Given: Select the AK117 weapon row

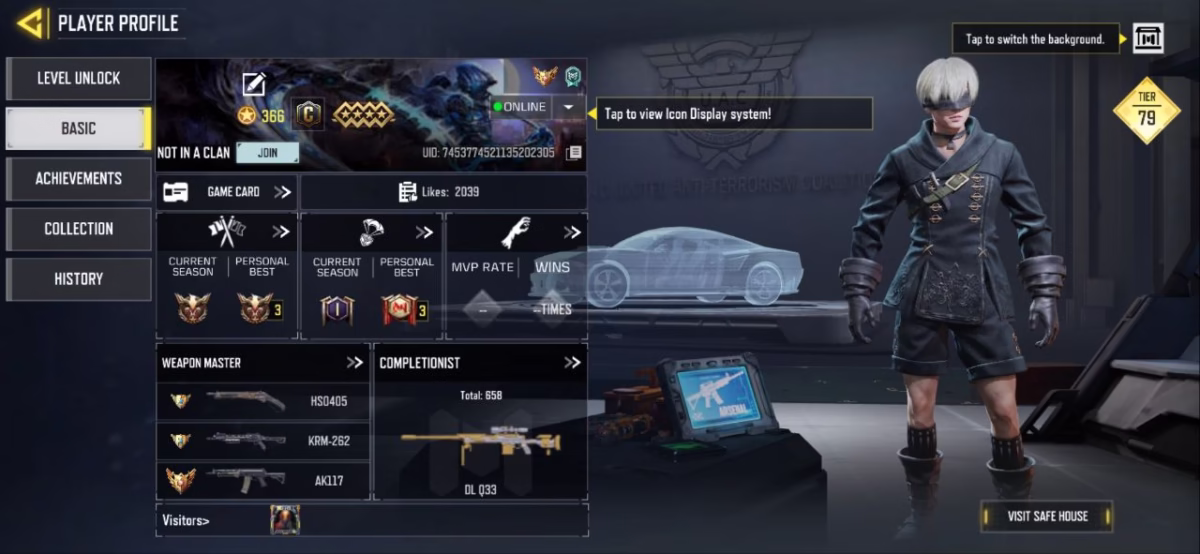Looking at the screenshot, I should [263, 480].
